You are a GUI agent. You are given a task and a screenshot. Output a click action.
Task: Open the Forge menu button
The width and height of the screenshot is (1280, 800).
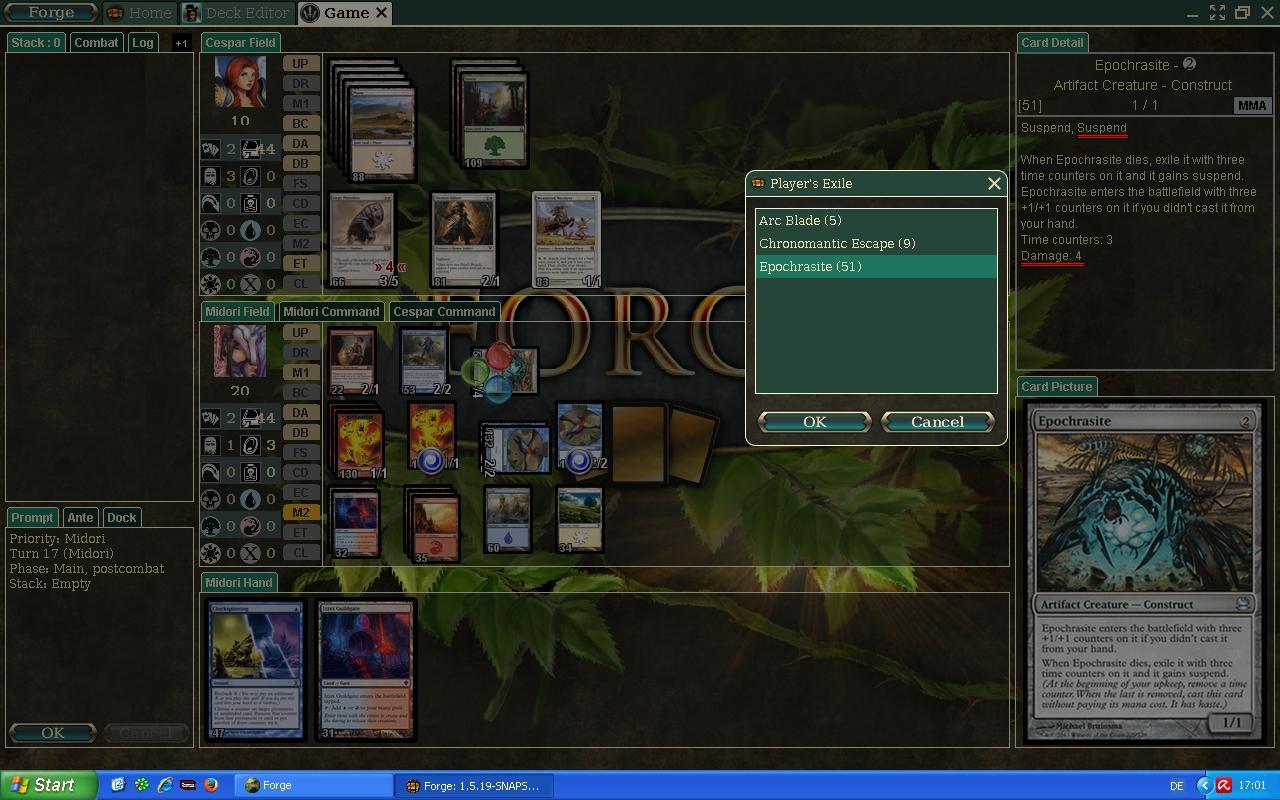click(50, 13)
